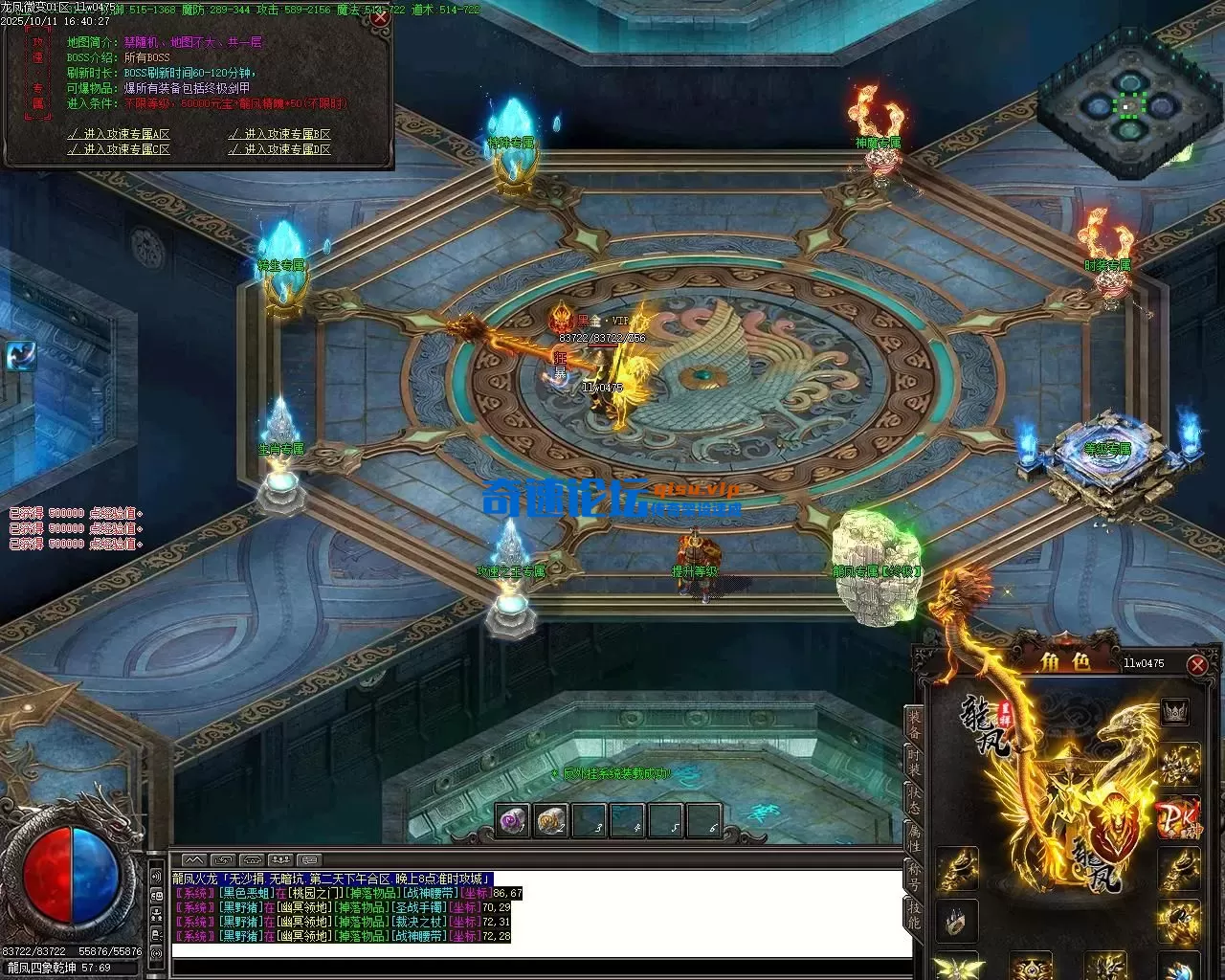Close the 角色 character window

coord(1196,664)
